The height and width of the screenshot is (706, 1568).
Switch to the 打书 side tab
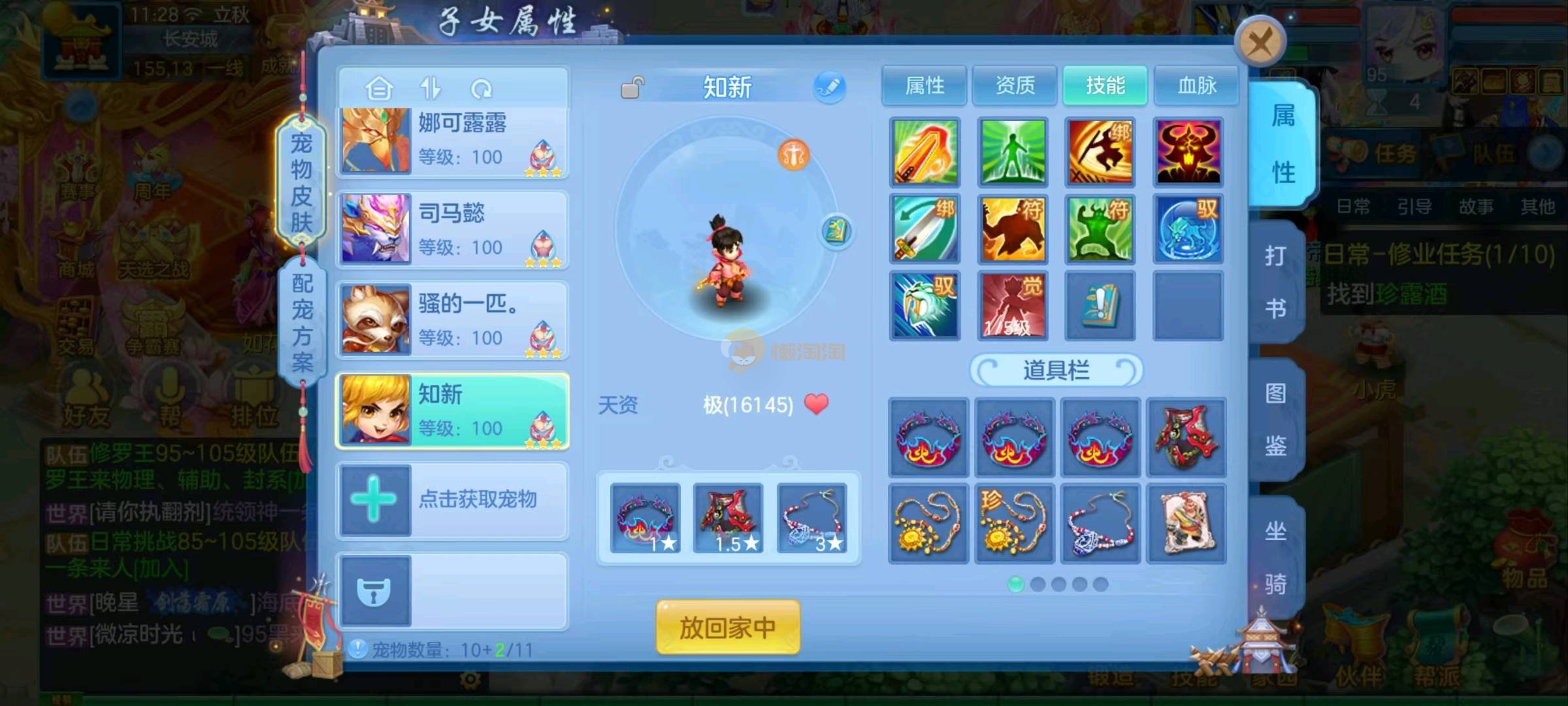coord(1275,281)
